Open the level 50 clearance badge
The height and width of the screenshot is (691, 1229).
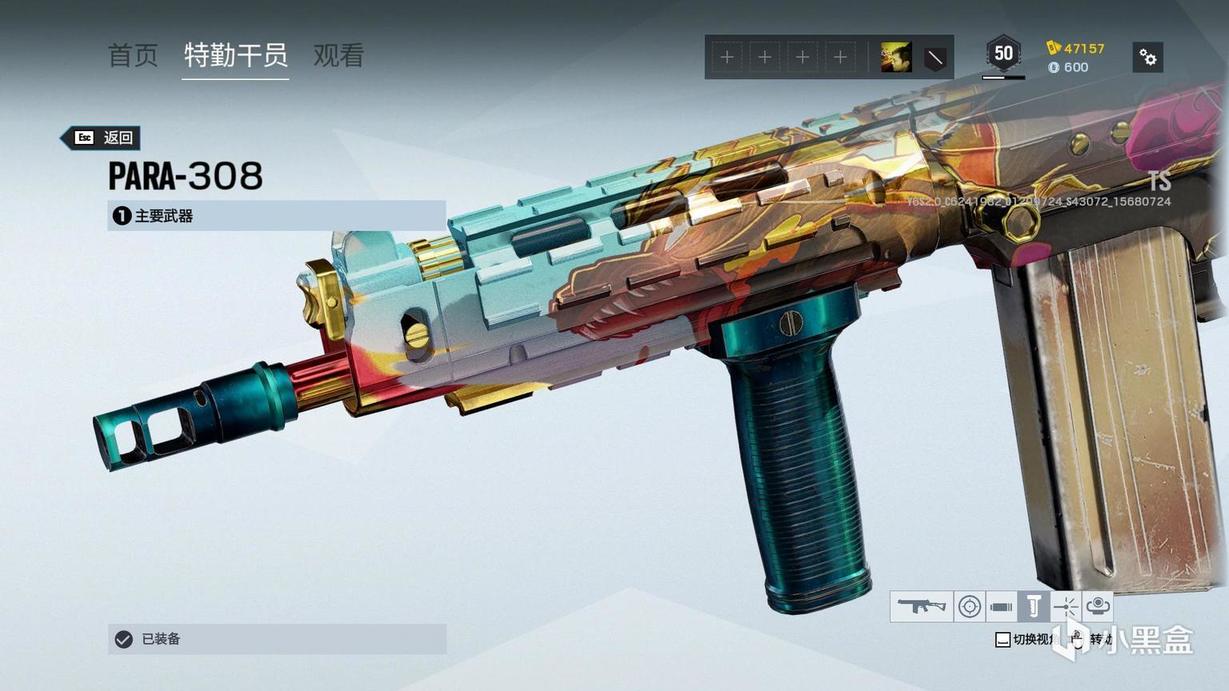pyautogui.click(x=1003, y=54)
